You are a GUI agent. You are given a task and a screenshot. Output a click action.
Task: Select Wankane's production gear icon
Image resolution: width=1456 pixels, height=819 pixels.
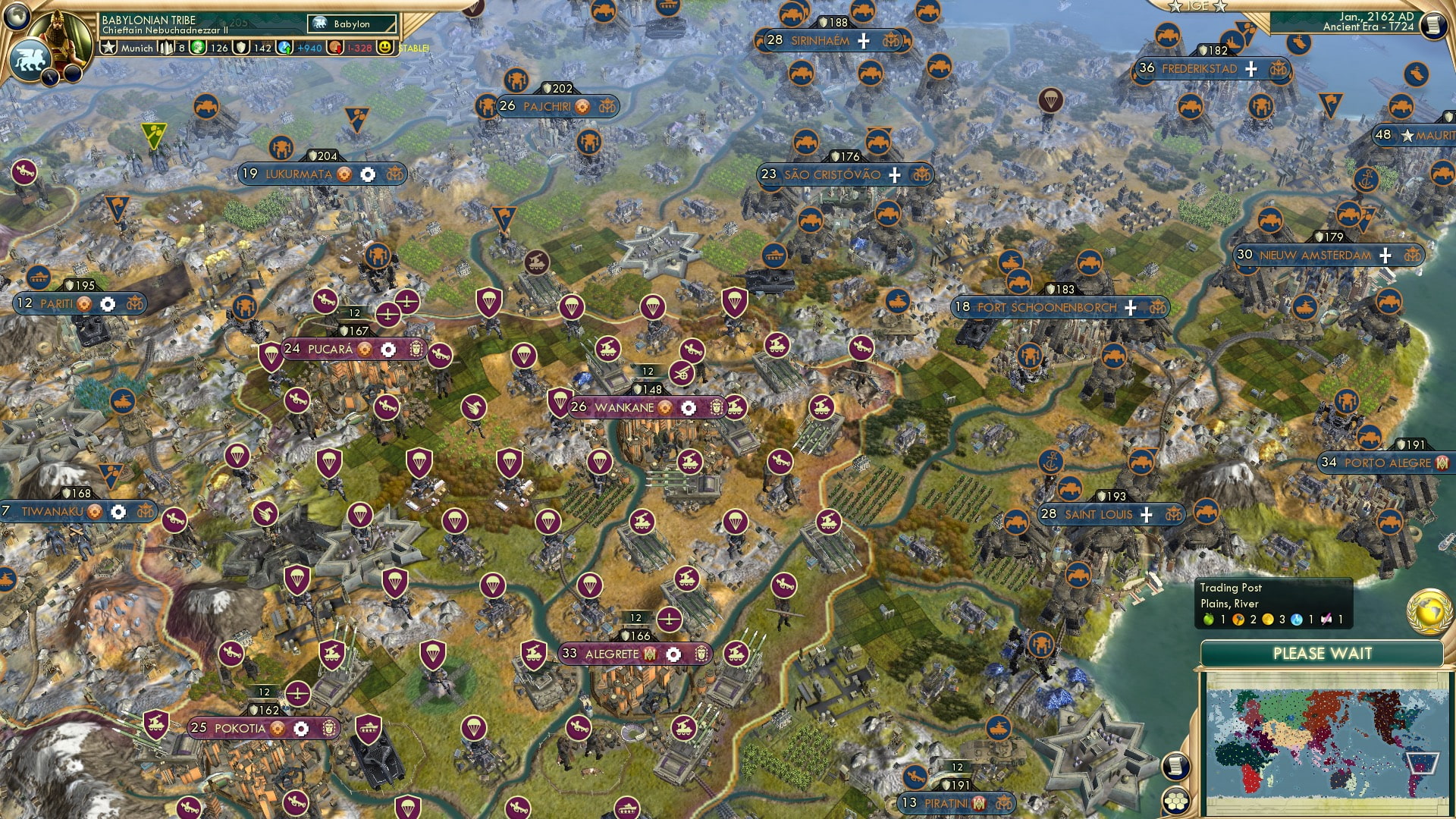688,407
